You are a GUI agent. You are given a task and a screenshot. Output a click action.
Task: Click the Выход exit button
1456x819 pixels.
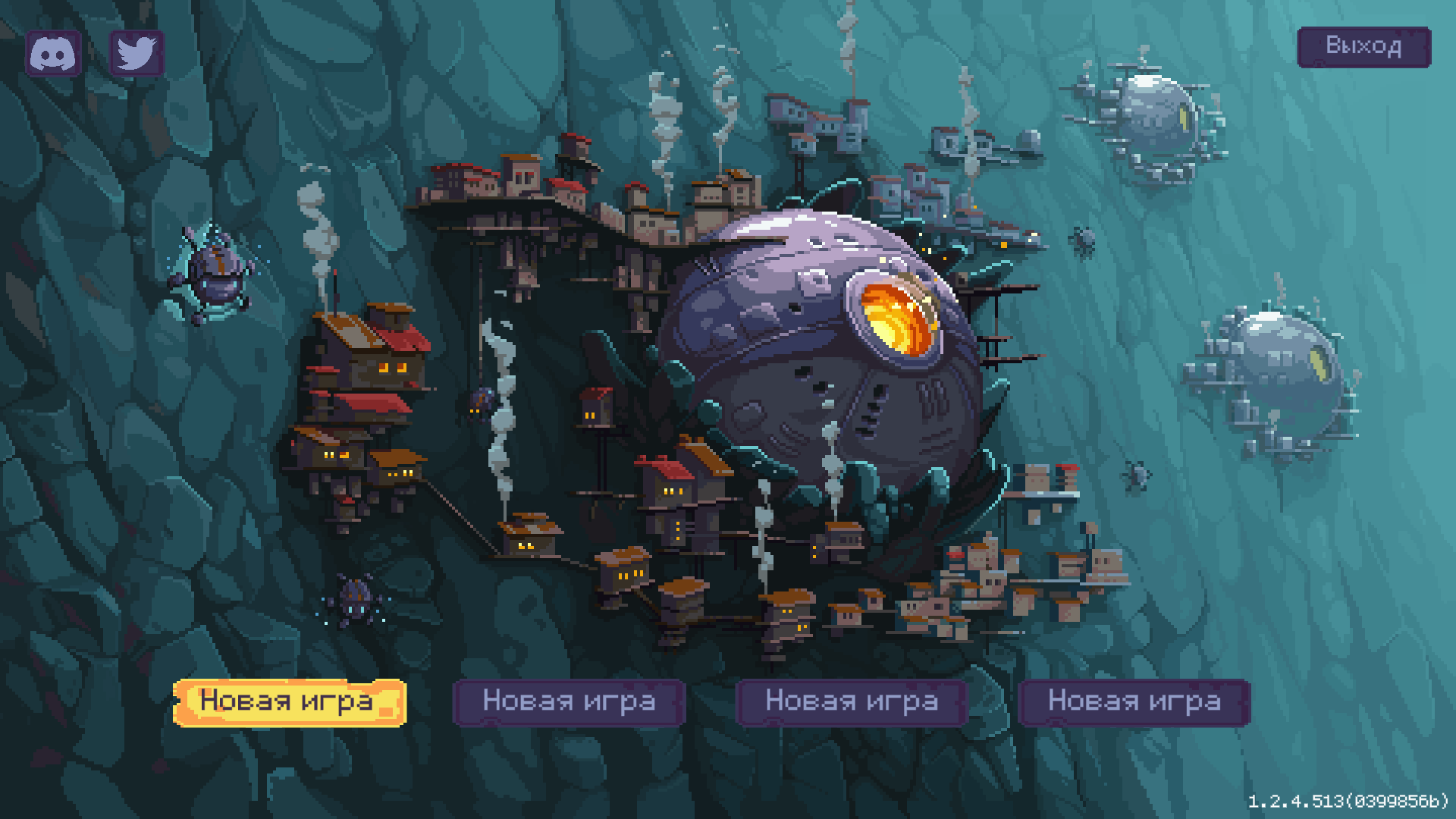click(1363, 47)
